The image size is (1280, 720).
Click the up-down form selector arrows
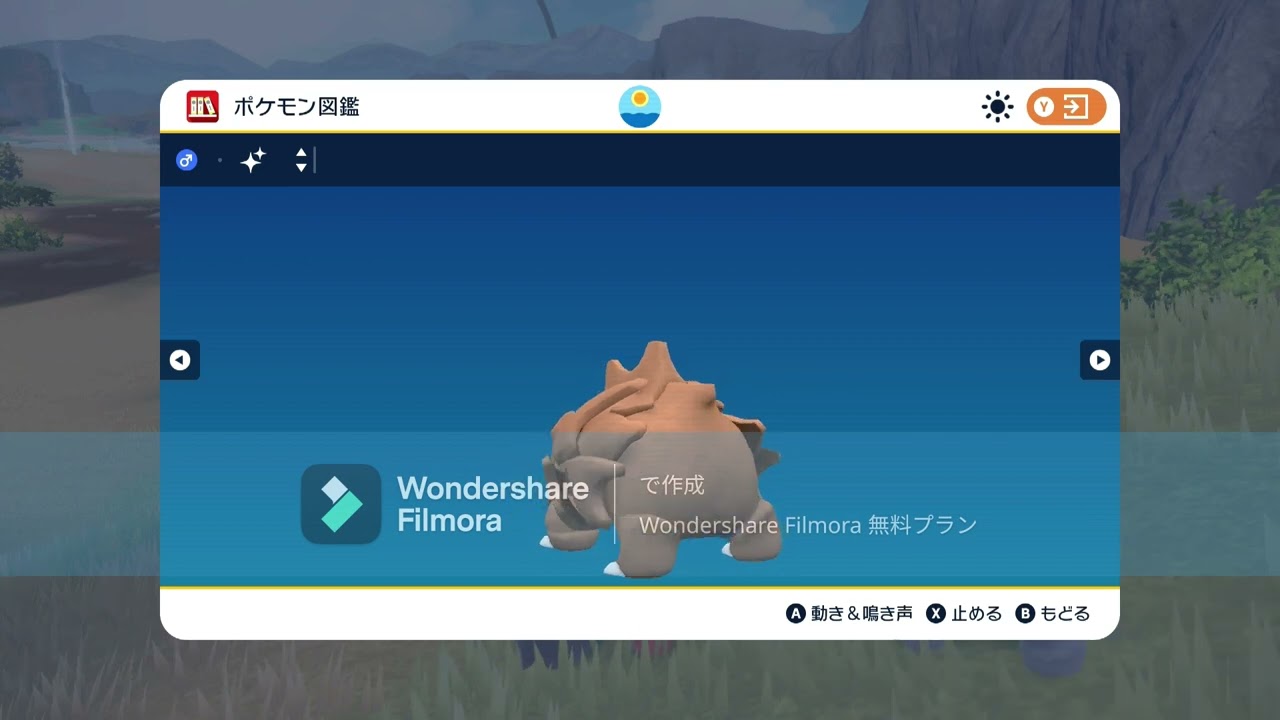[x=300, y=159]
